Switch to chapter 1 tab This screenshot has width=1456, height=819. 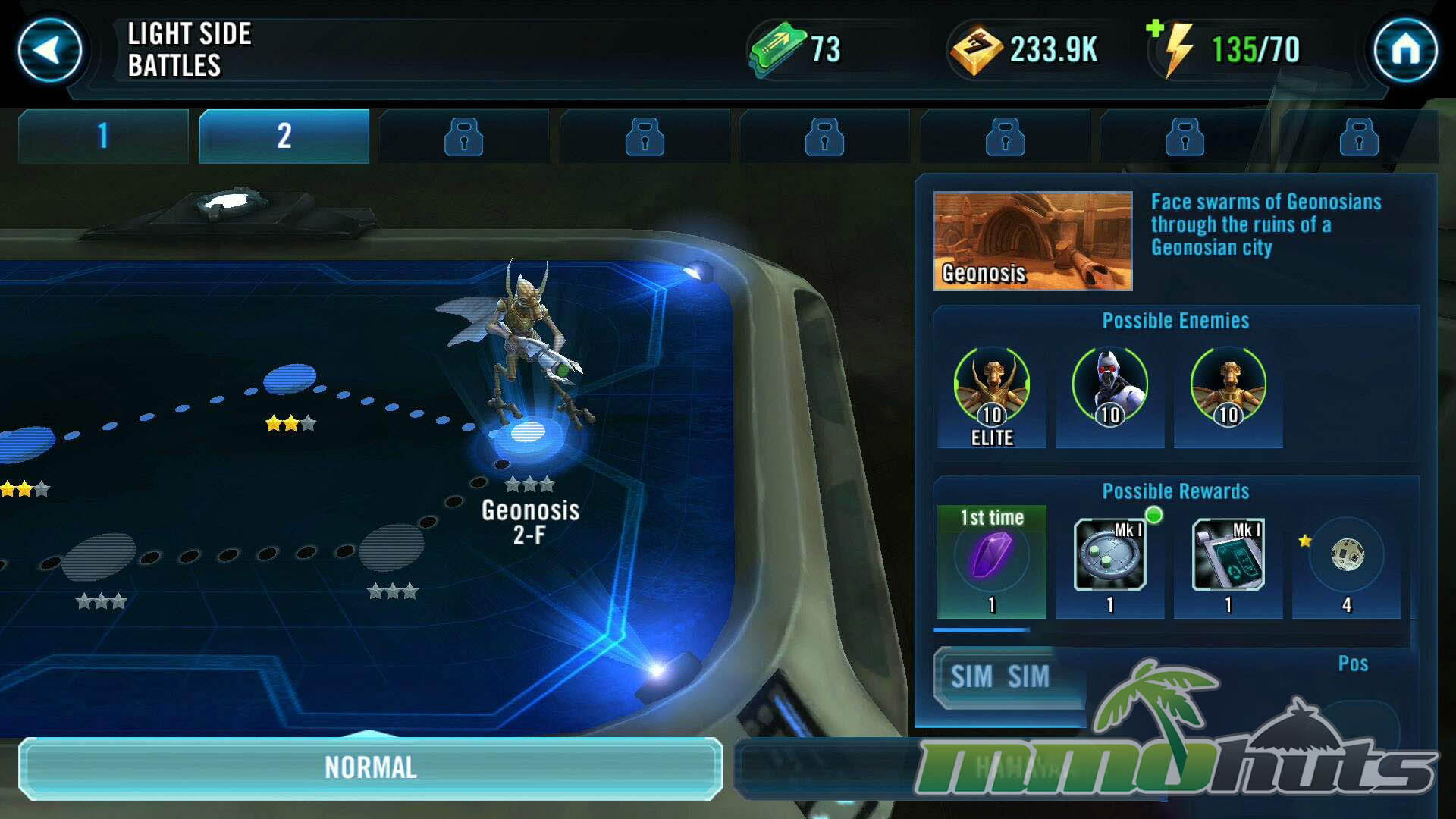pyautogui.click(x=103, y=136)
